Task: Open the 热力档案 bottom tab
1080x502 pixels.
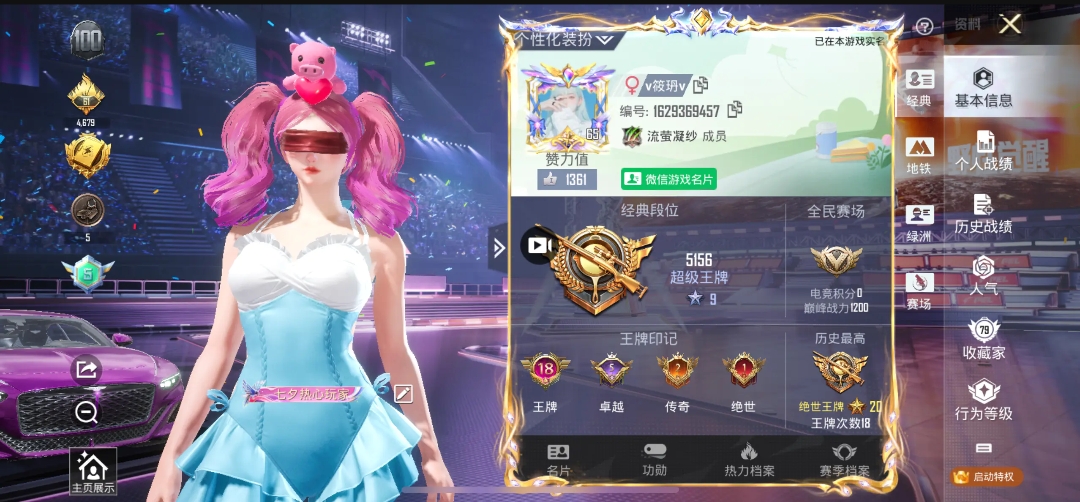Action: [749, 460]
